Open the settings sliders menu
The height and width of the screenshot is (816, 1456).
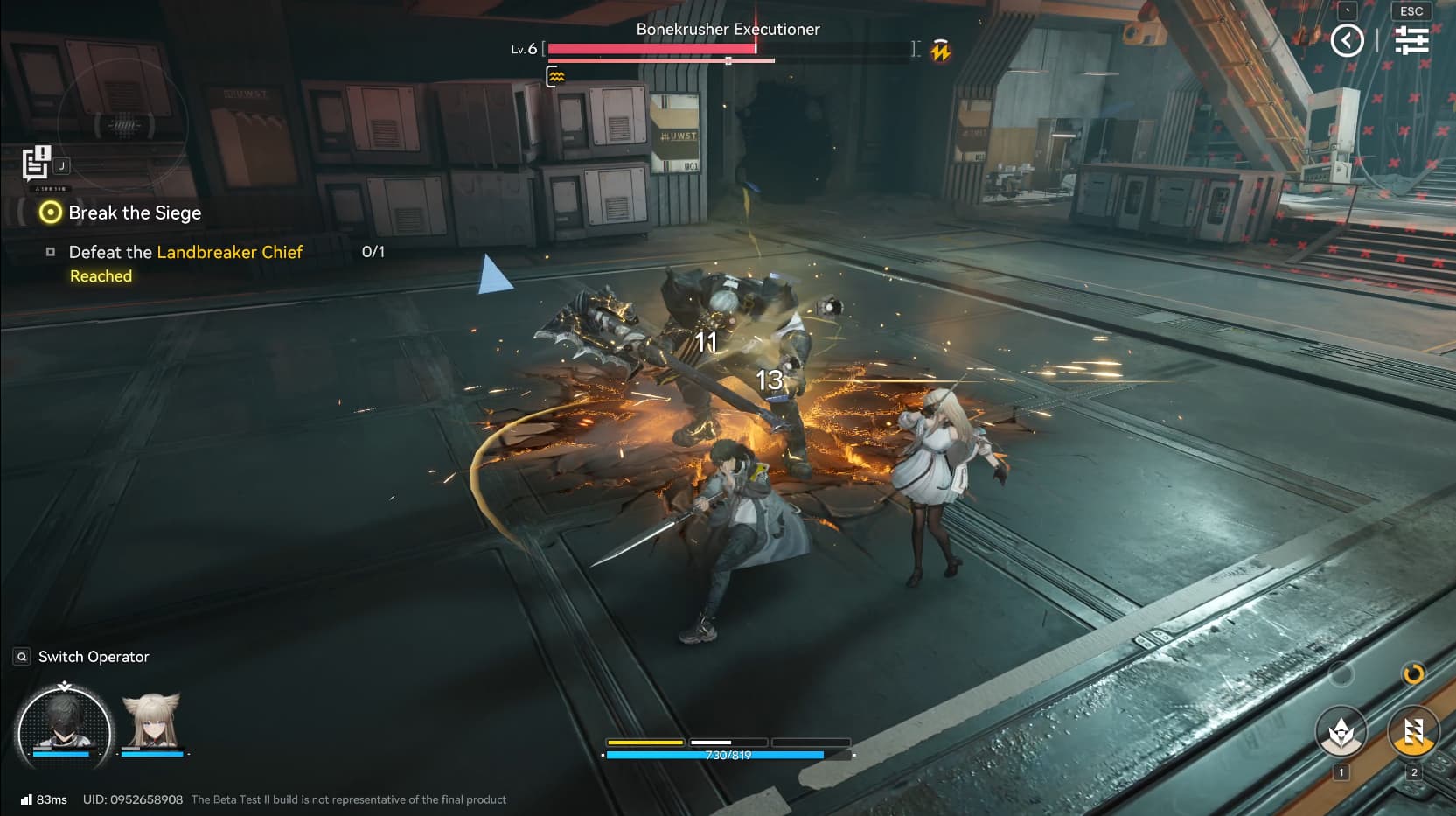1411,40
